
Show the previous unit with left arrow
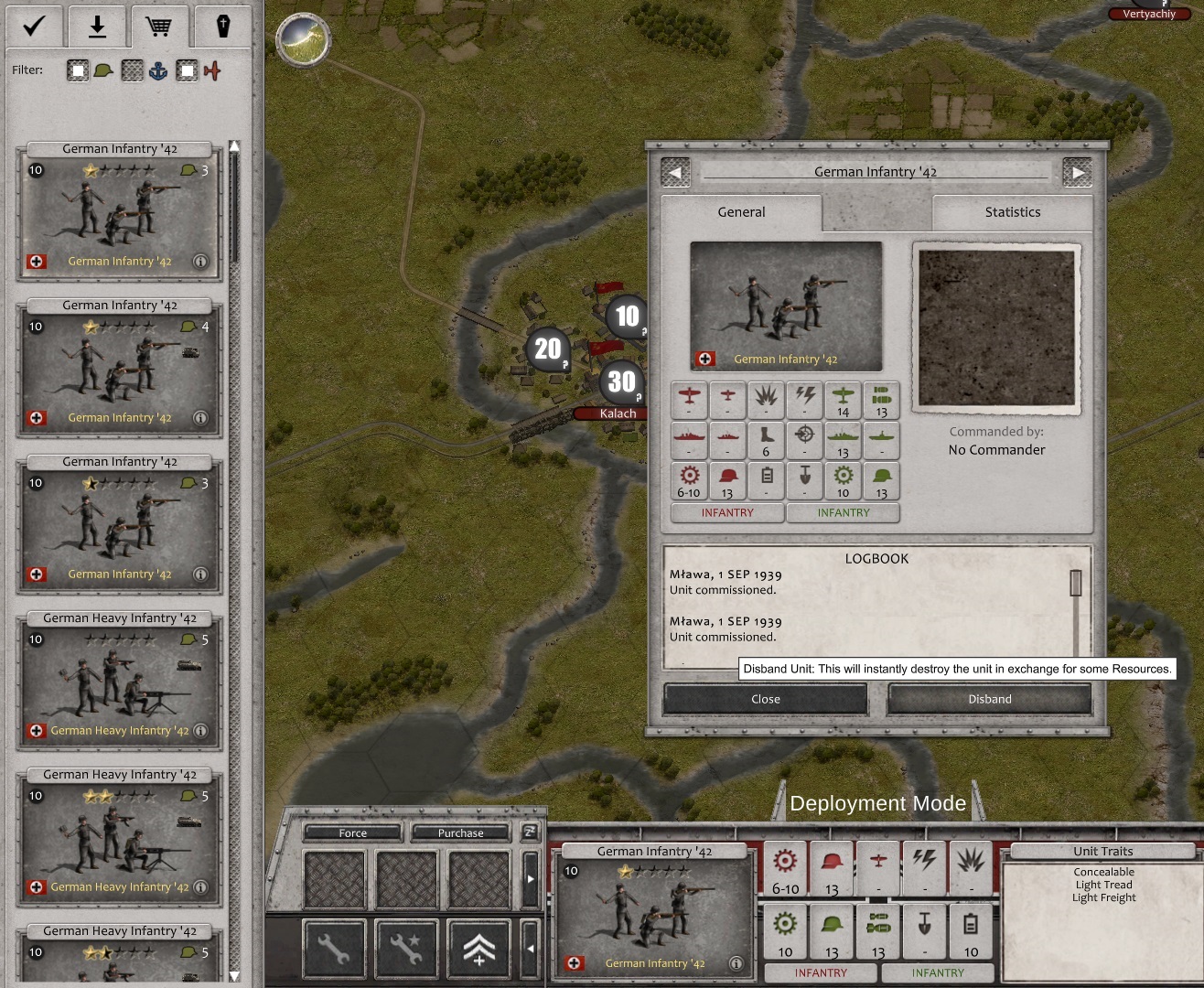pyautogui.click(x=675, y=173)
